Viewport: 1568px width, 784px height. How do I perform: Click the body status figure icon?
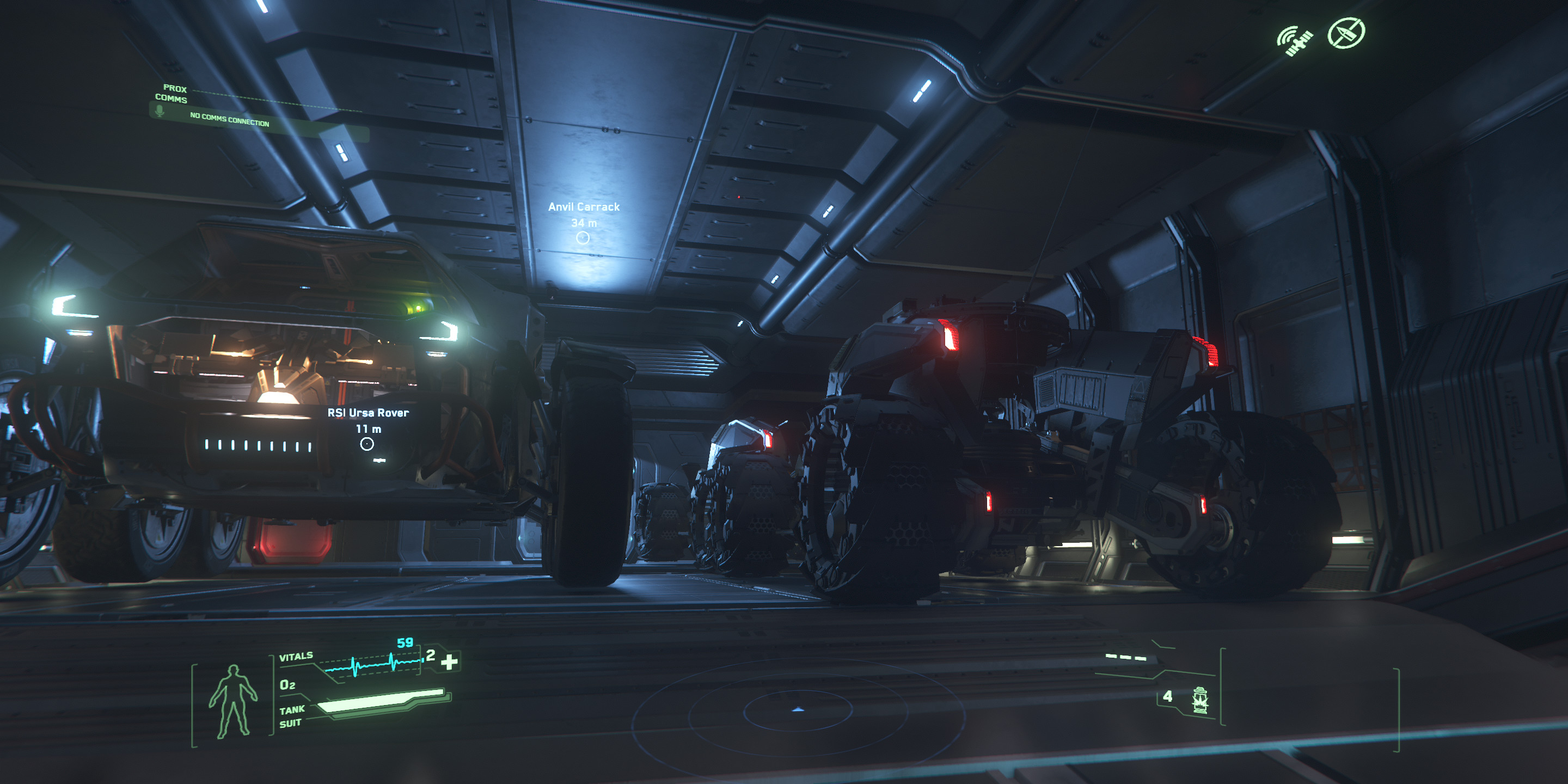233,701
